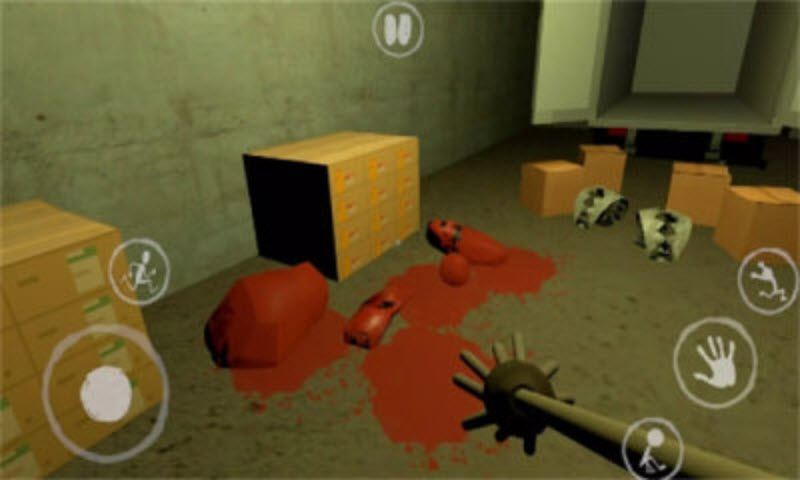
Task: Use the open hand interact button
Action: (714, 362)
